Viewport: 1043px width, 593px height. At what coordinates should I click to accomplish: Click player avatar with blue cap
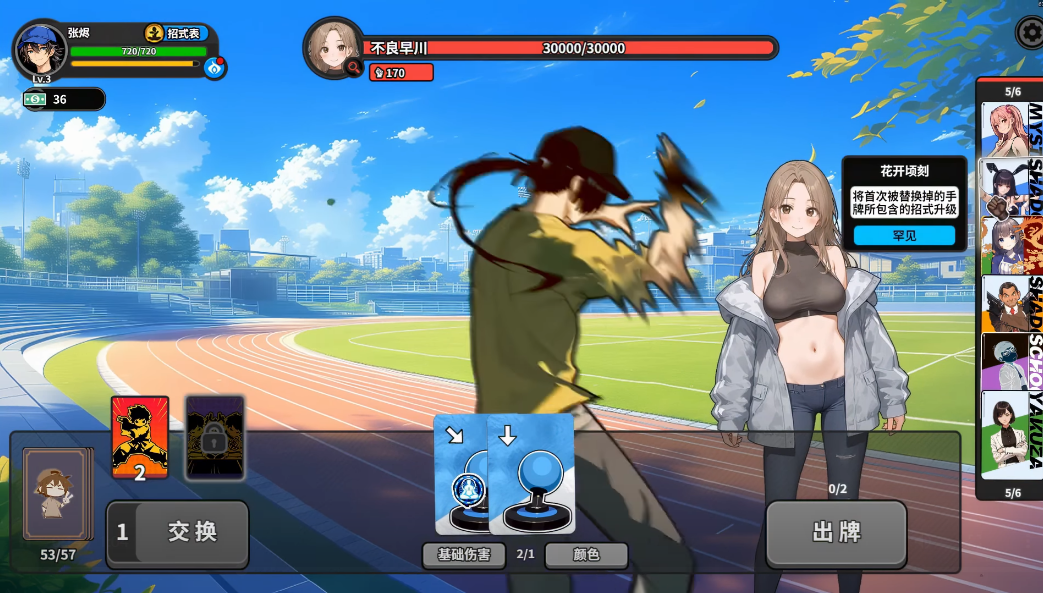coord(41,52)
